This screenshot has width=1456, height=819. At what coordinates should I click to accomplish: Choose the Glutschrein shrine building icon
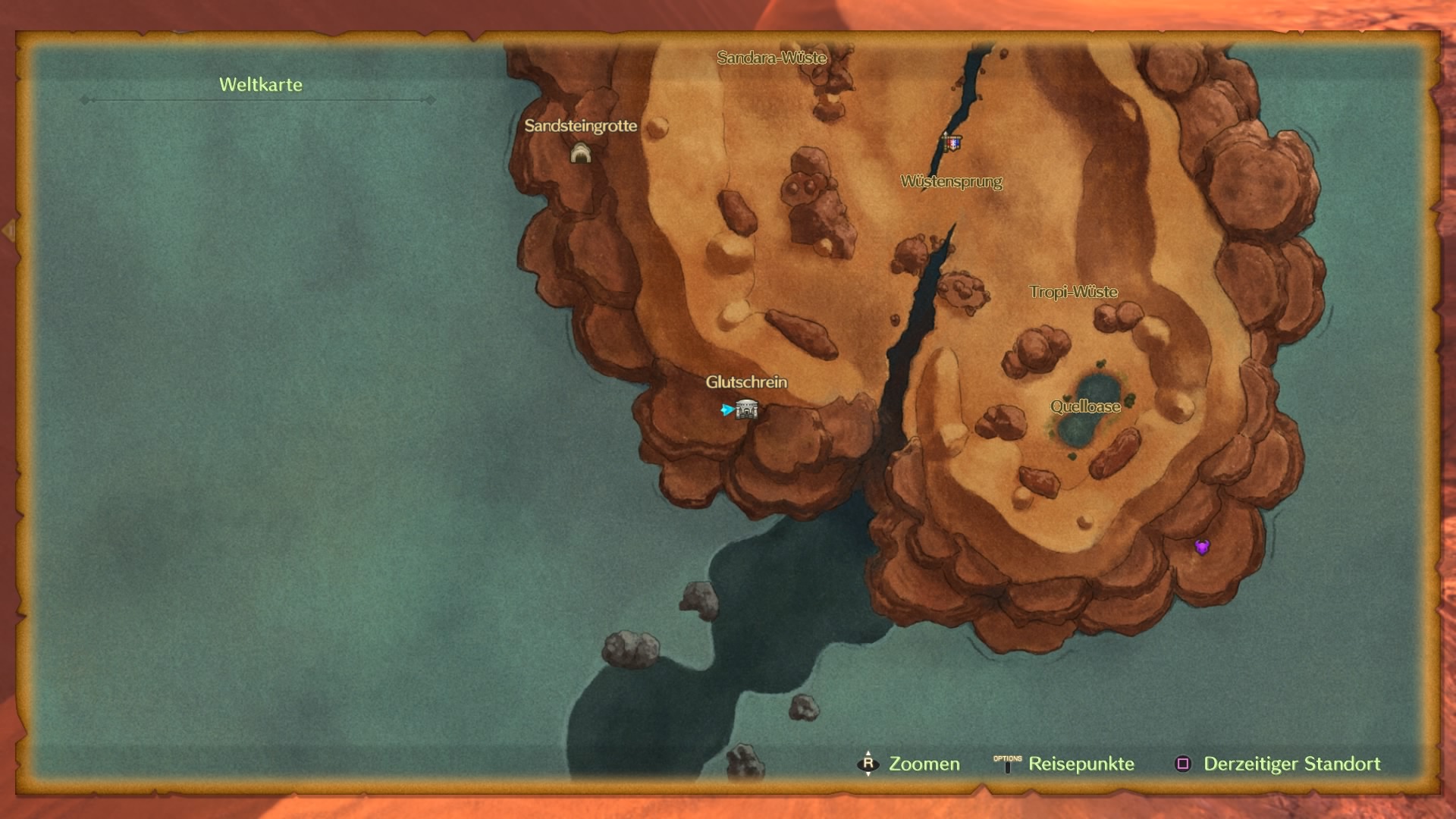pos(747,409)
